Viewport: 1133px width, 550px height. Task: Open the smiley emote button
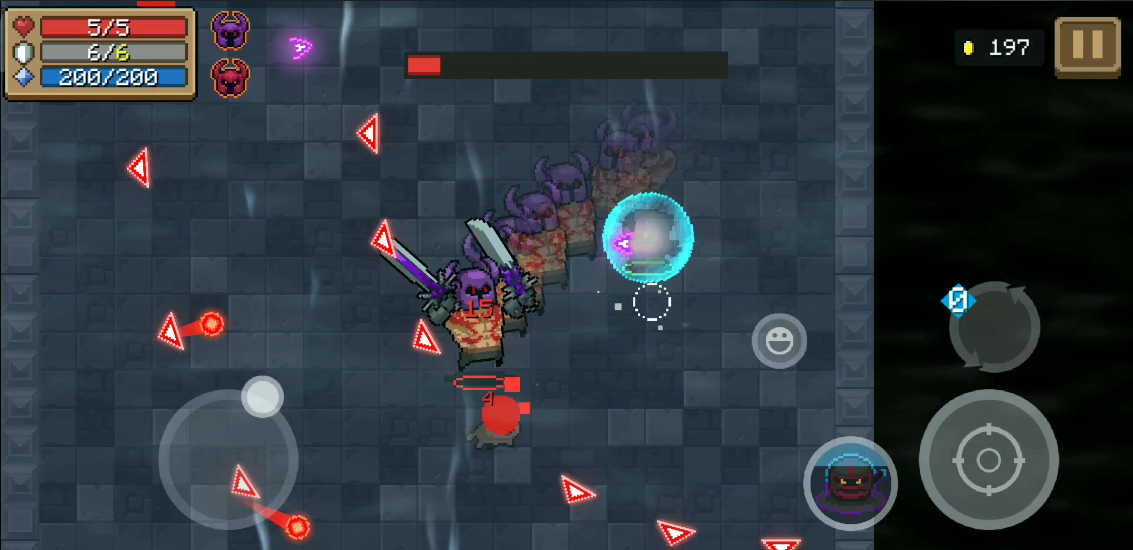(779, 341)
